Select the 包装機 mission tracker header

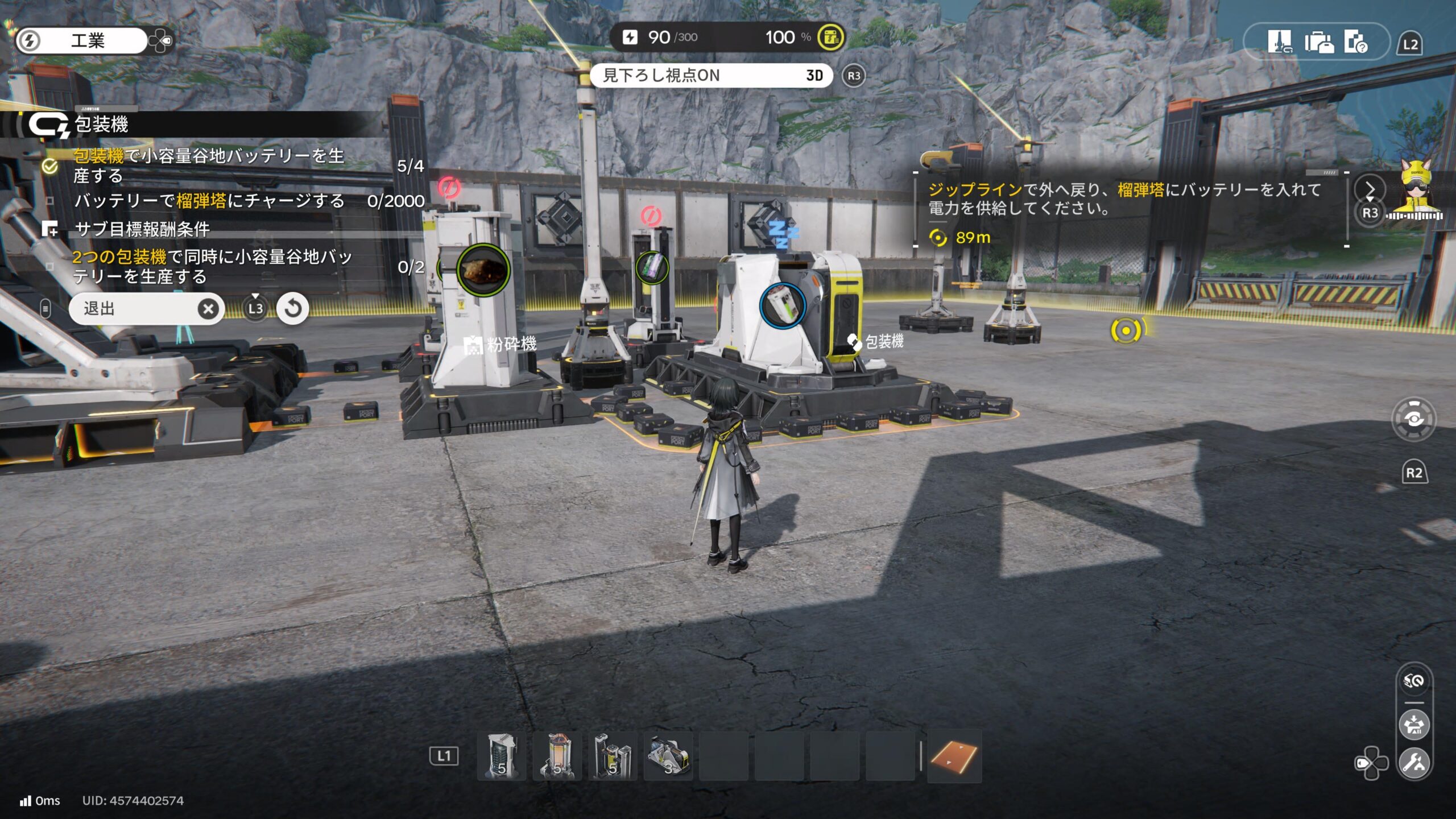pyautogui.click(x=101, y=125)
